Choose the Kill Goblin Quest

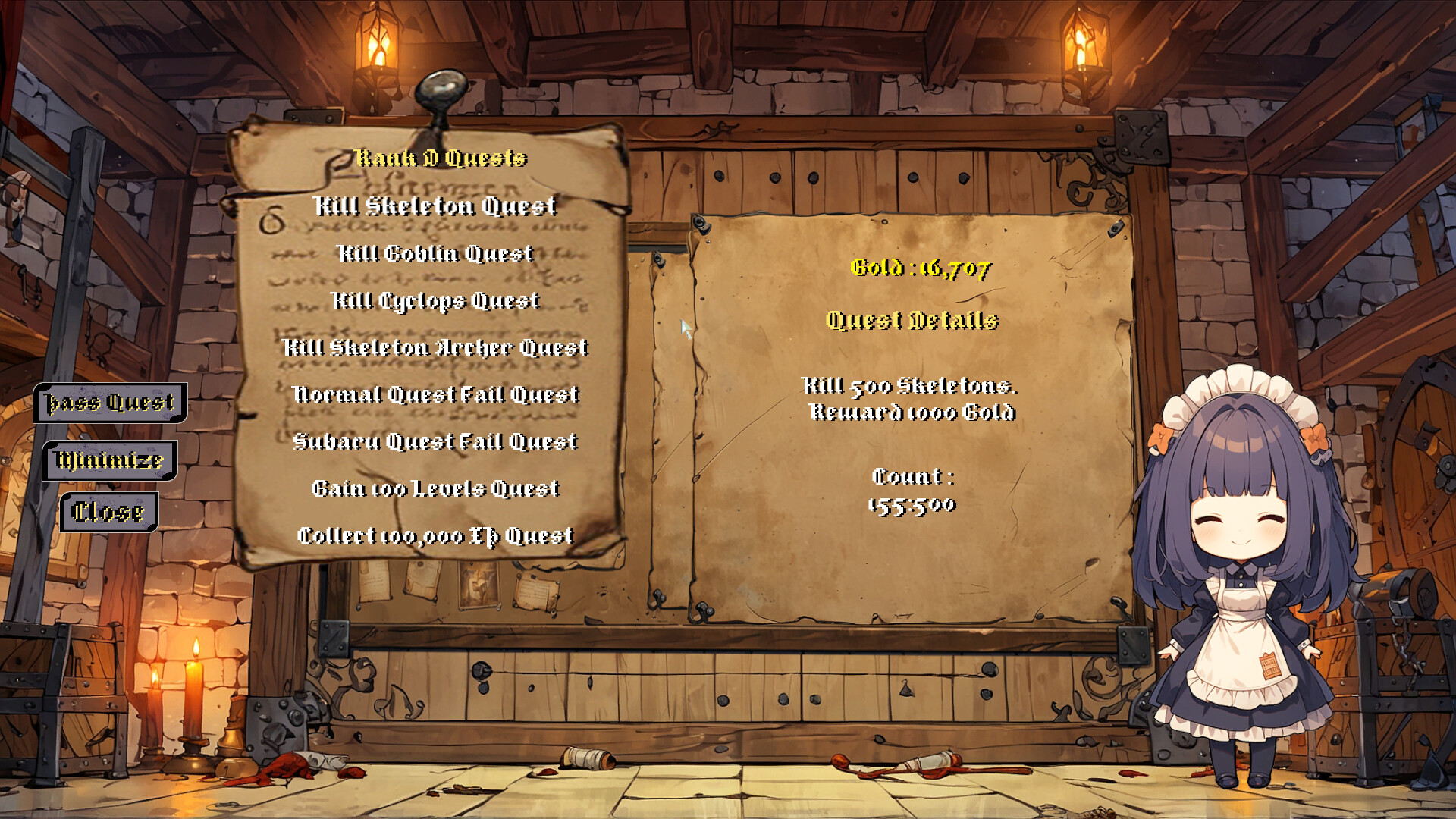435,253
